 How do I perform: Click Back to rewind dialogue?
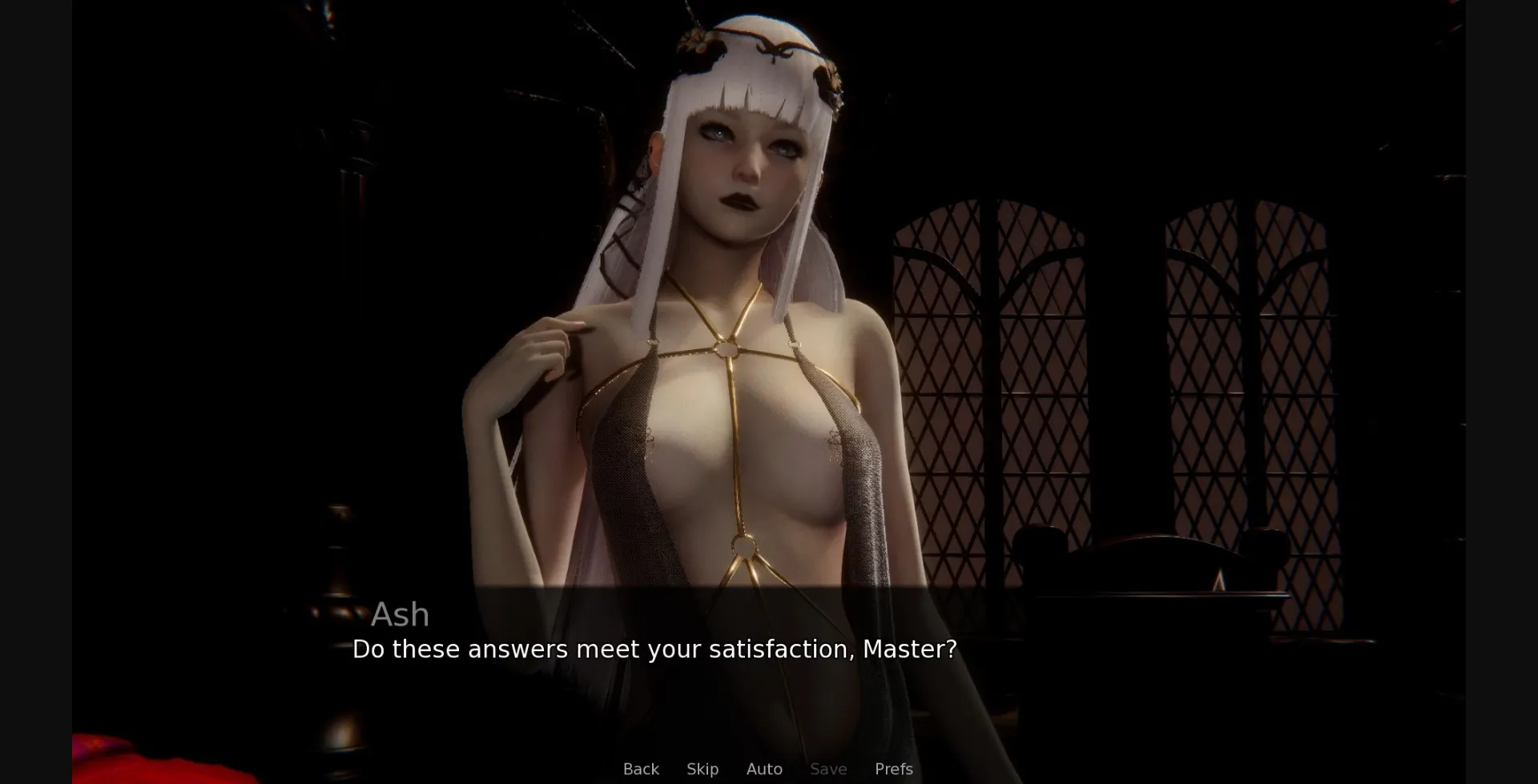tap(640, 769)
